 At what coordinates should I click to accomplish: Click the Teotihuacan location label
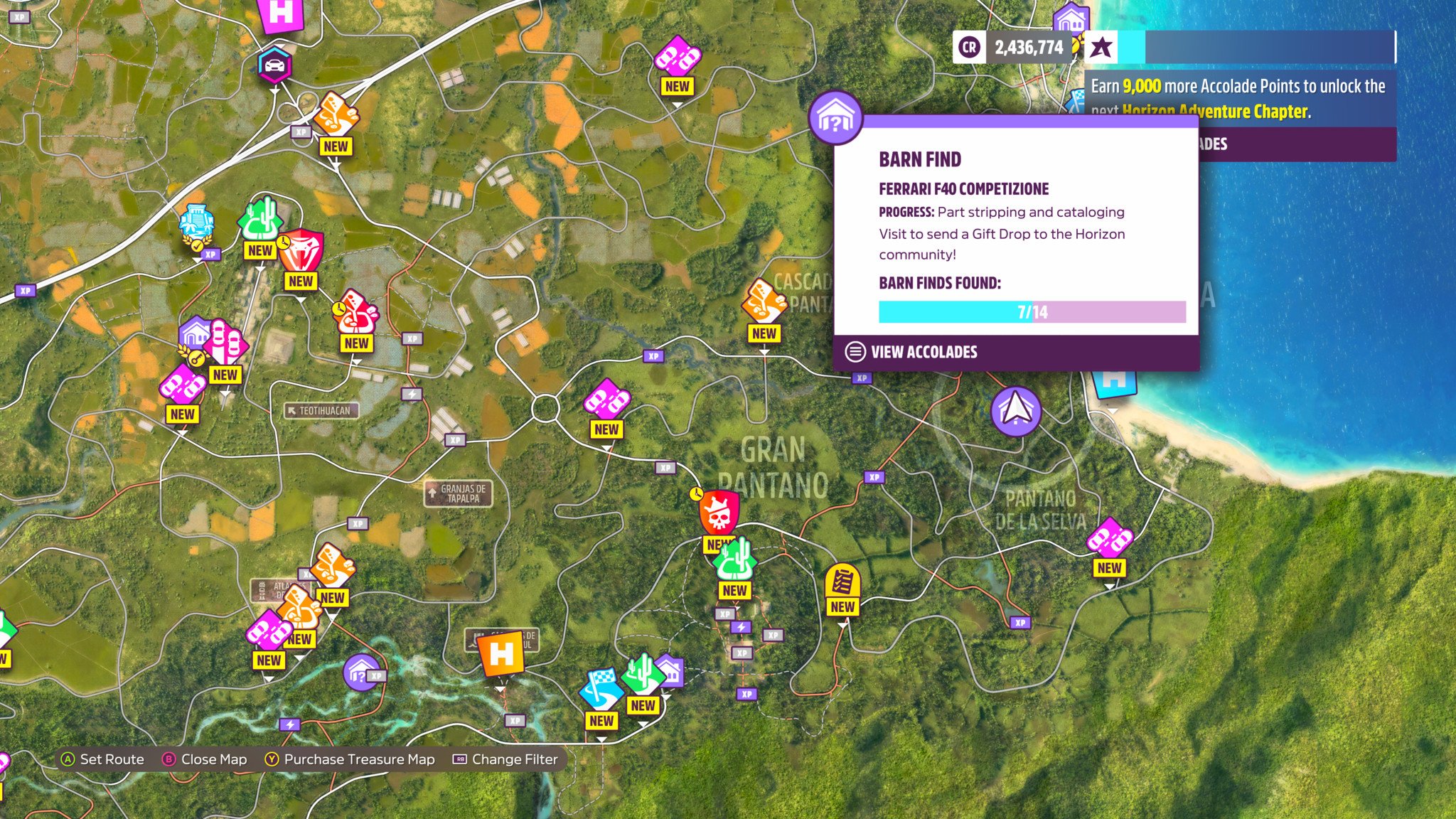coord(321,410)
